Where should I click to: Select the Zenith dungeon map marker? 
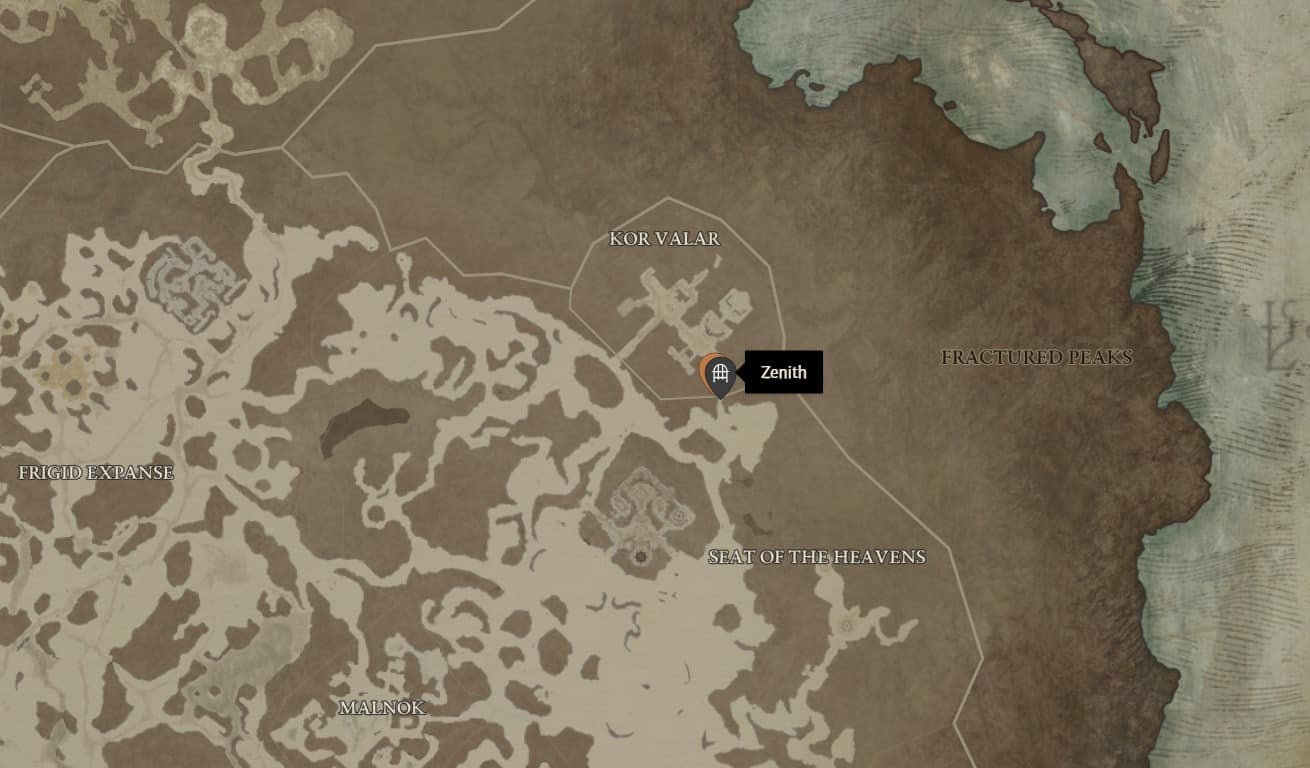[719, 375]
